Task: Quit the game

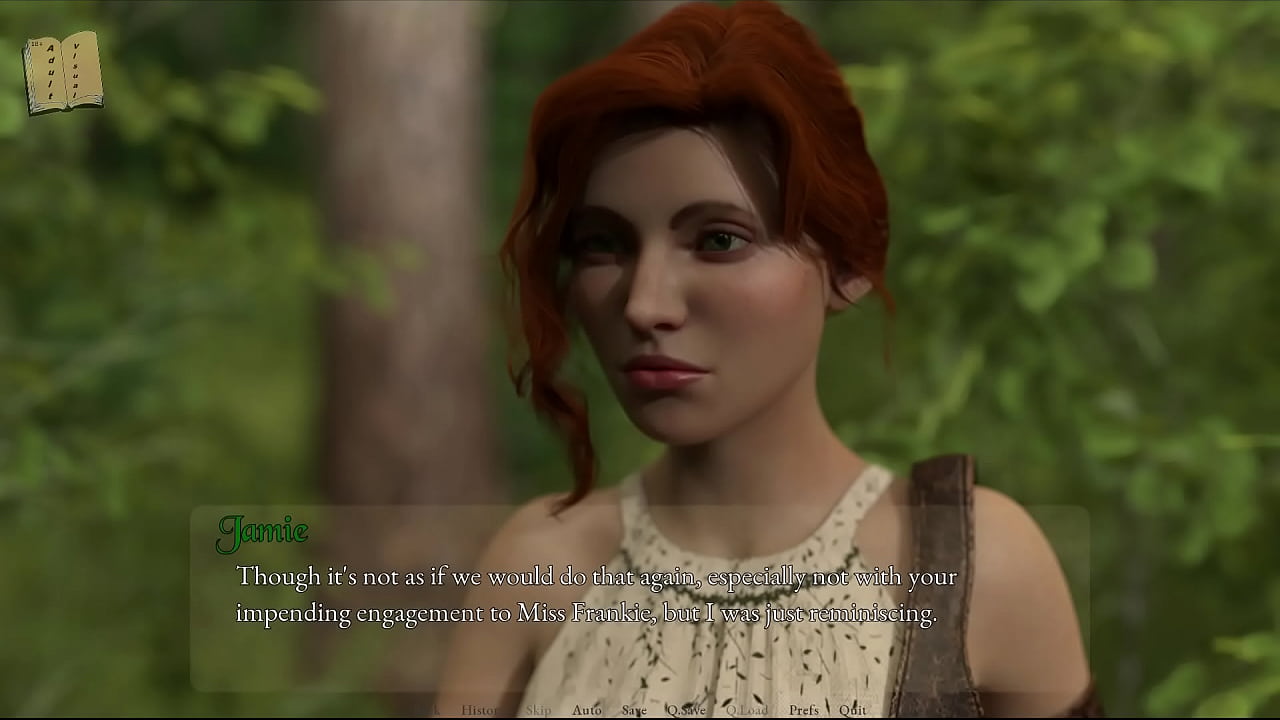Action: pos(853,710)
